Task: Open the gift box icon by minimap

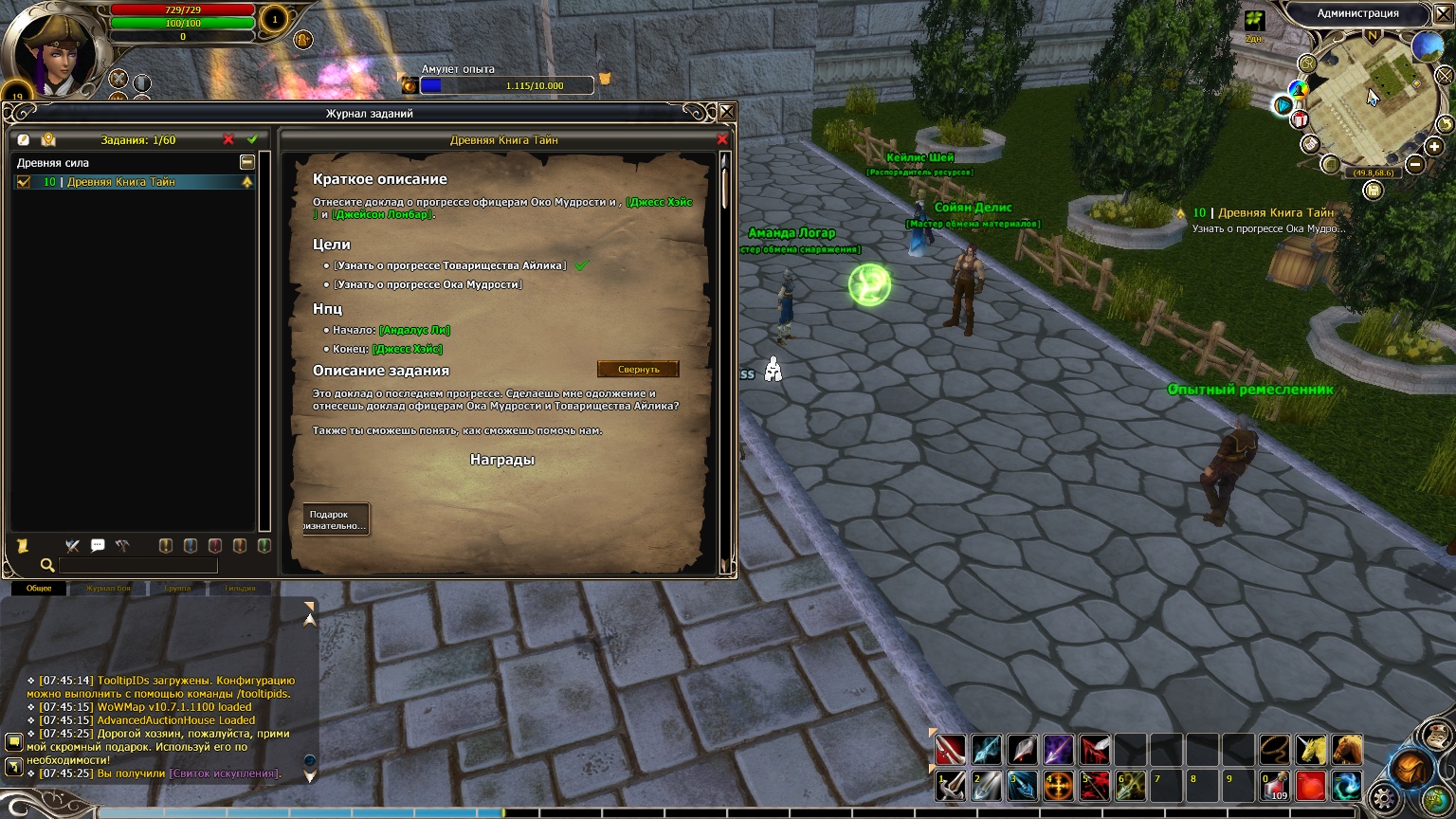Action: [x=1300, y=120]
